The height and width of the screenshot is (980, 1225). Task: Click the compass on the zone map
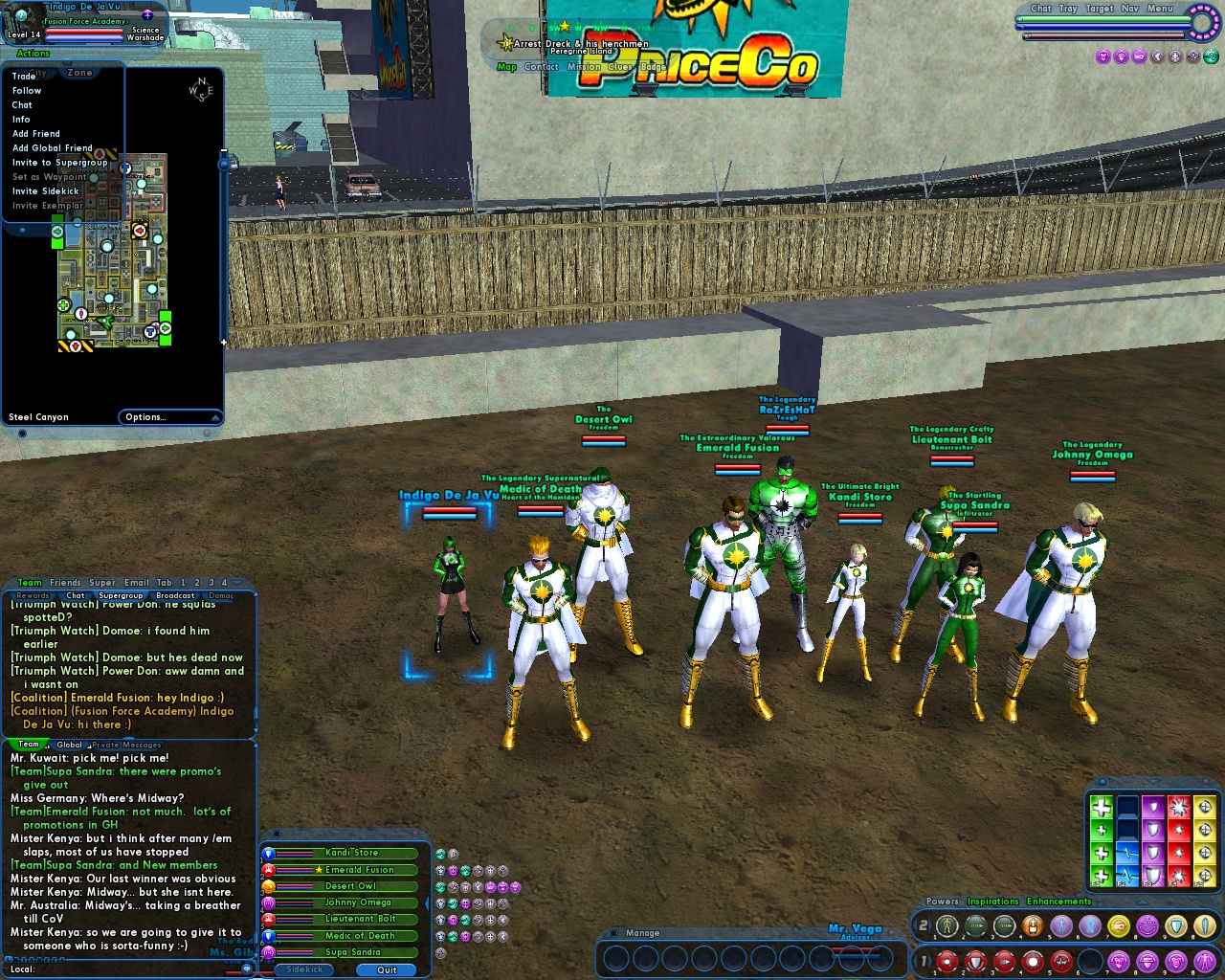198,88
